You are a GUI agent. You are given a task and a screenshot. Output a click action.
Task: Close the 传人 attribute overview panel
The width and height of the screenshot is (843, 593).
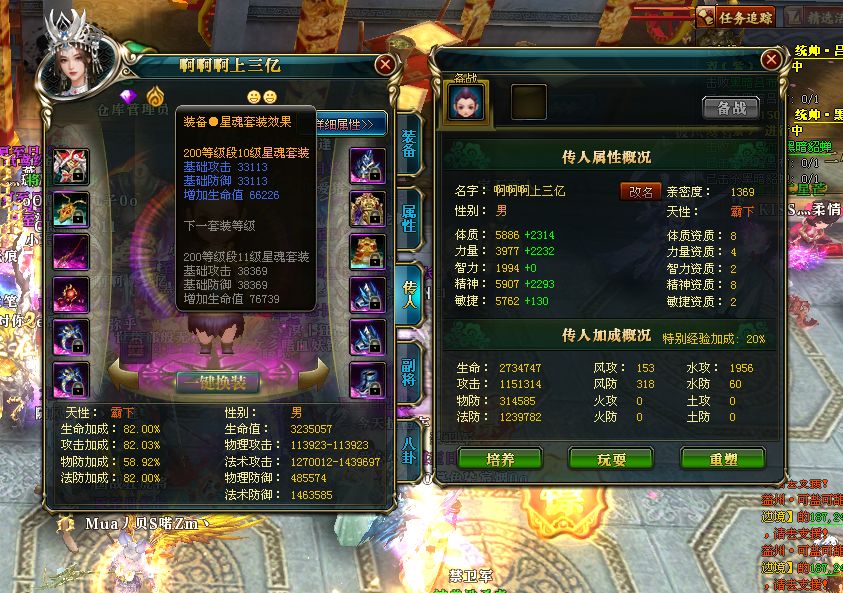[770, 59]
